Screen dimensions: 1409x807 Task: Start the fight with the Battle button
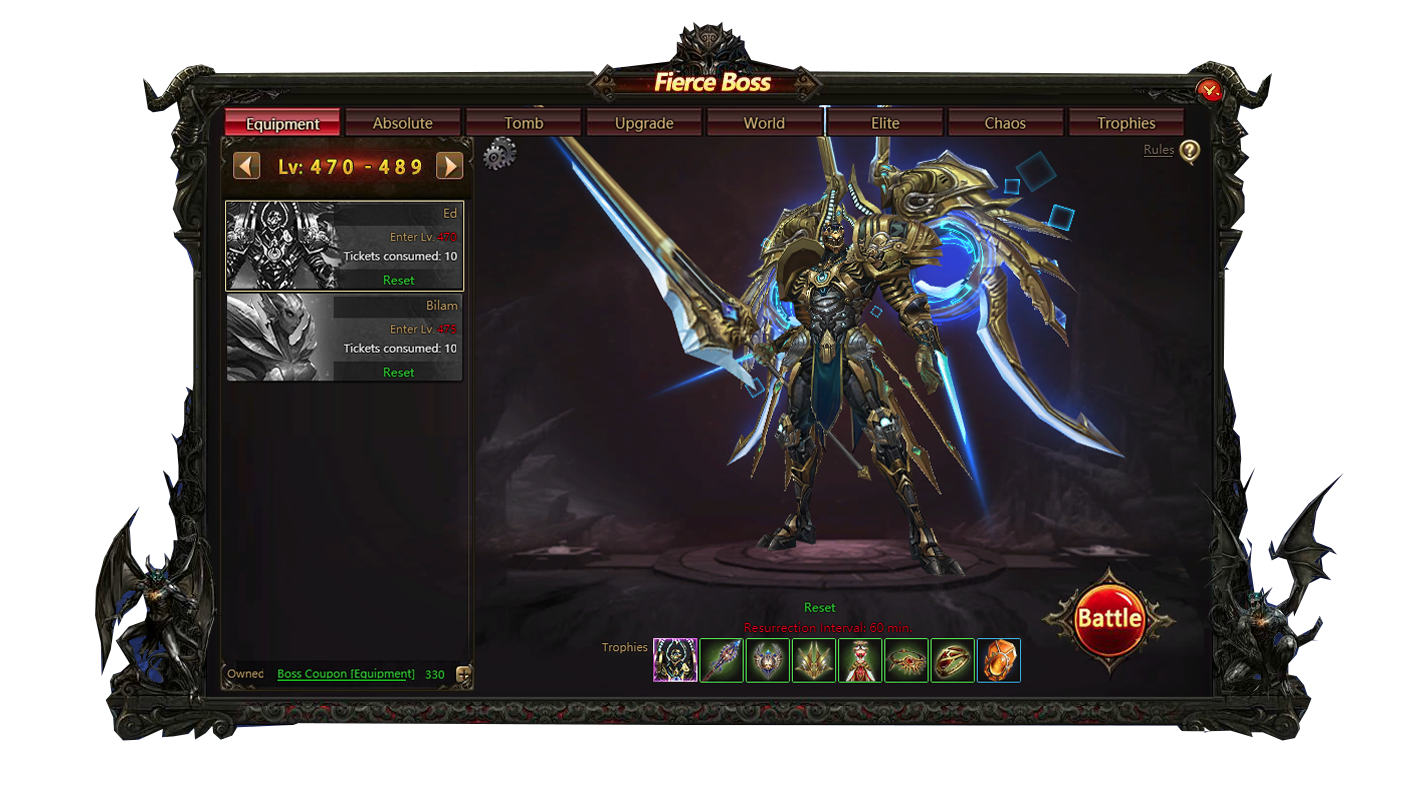(x=1108, y=619)
